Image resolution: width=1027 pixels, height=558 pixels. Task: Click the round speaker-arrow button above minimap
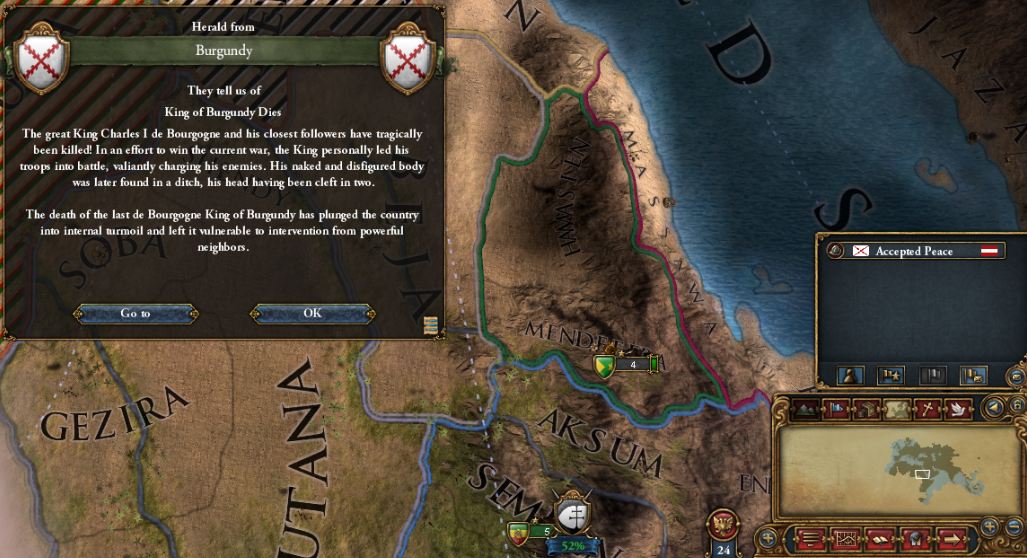pos(993,407)
